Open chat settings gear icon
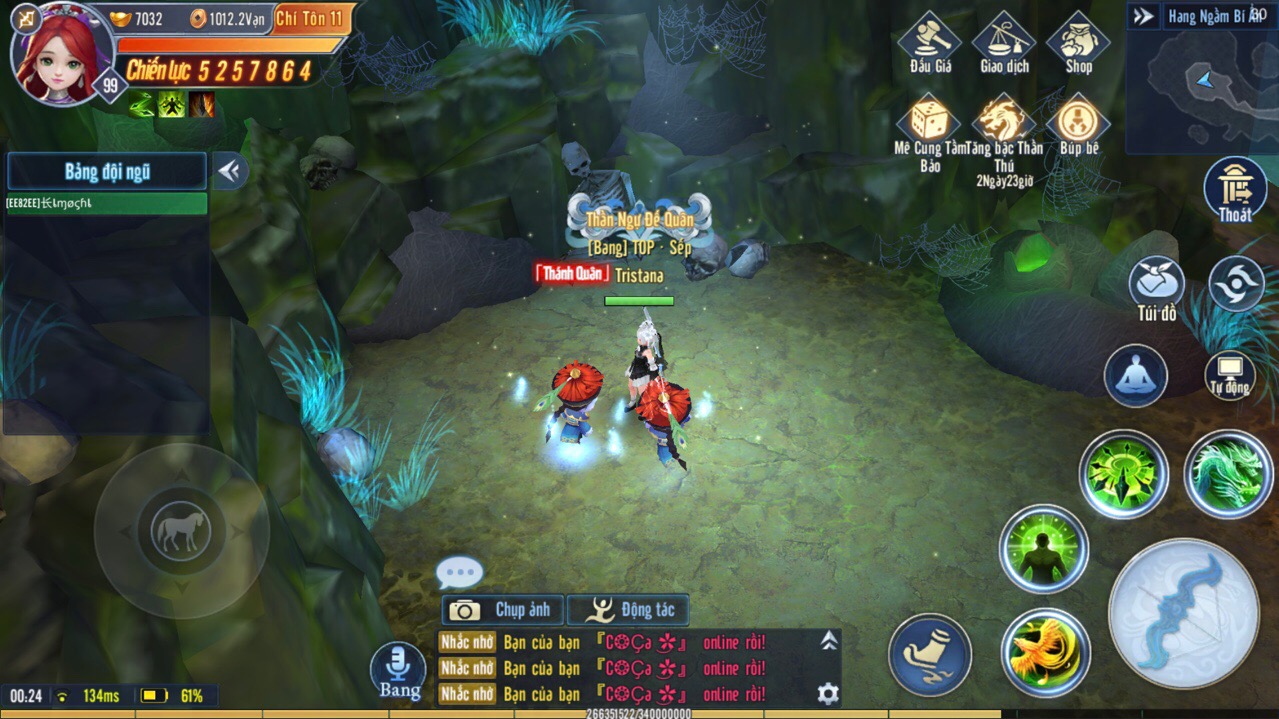Screen dimensions: 1279x719 point(828,693)
